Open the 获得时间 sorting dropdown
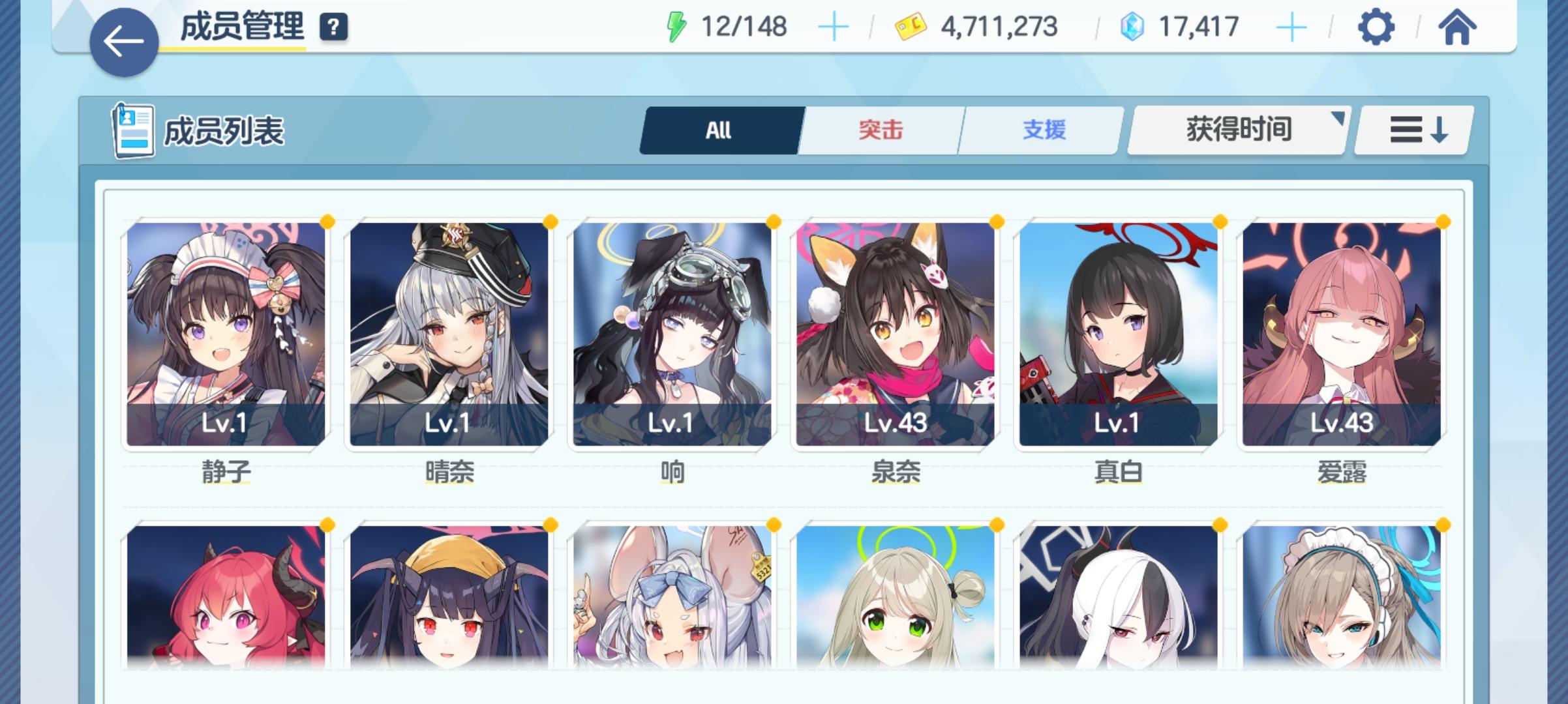This screenshot has height=704, width=1568. (1238, 130)
